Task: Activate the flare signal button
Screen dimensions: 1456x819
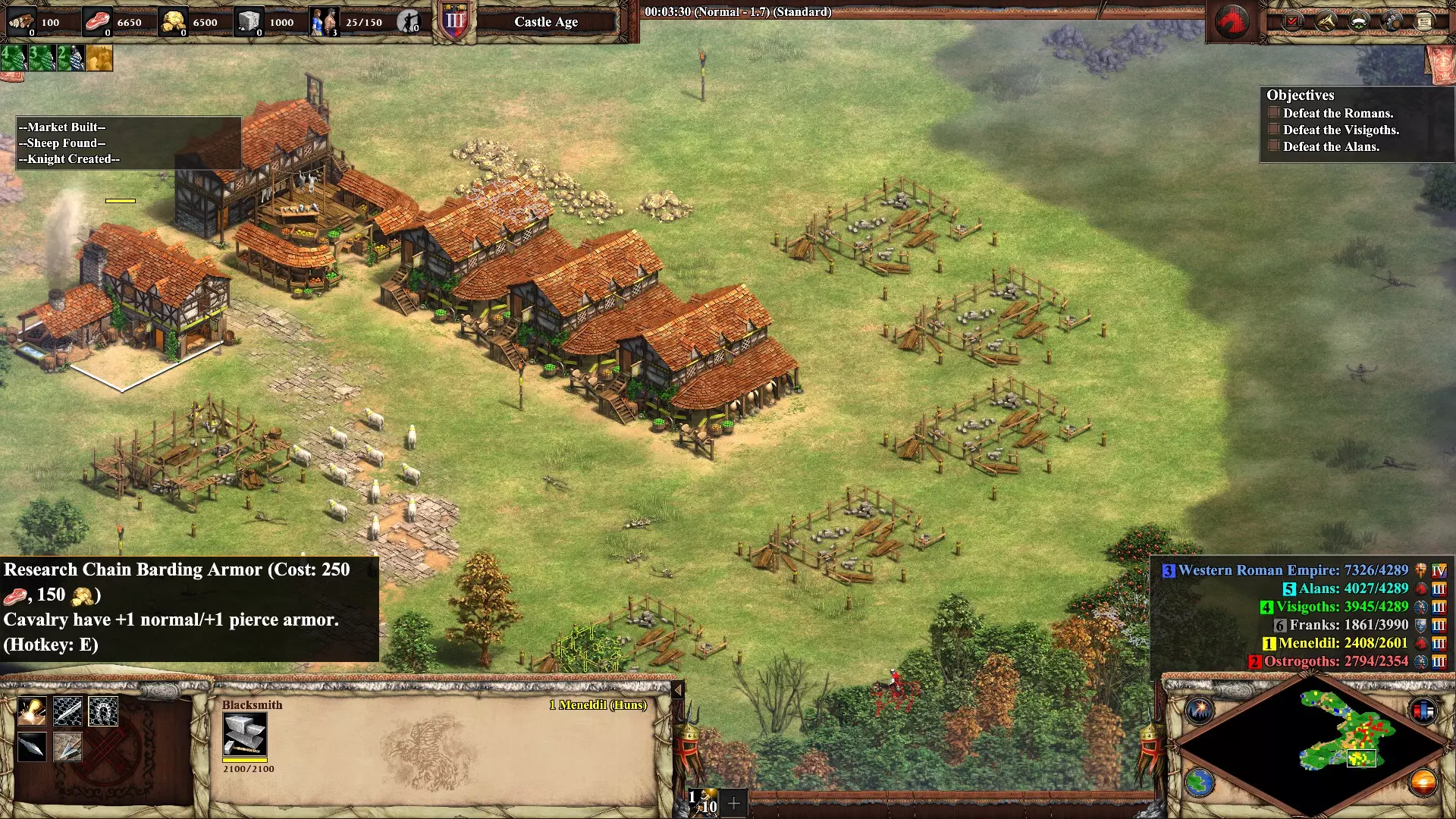Action: [x=1200, y=711]
